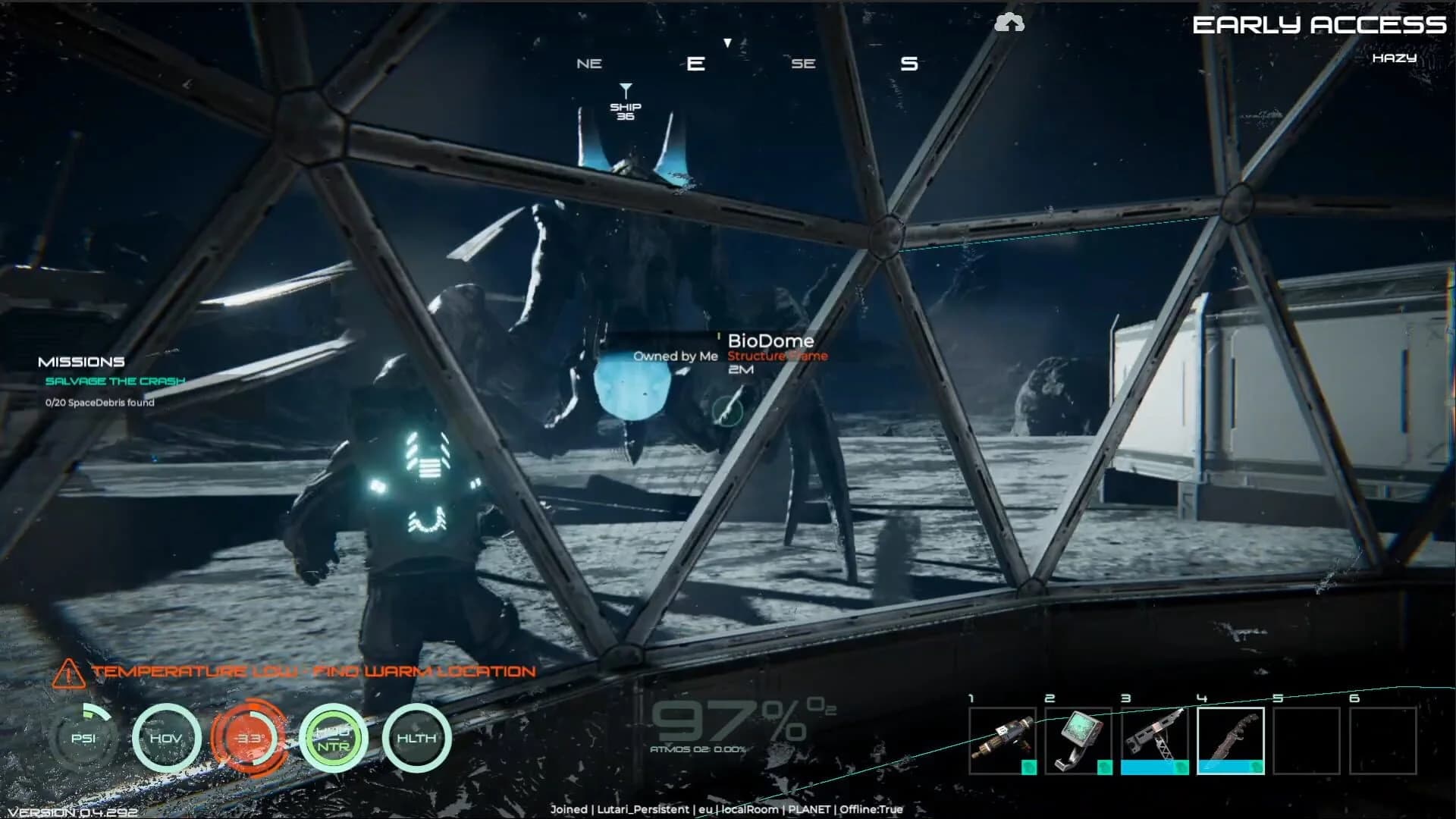Click the HOV hover gauge
The width and height of the screenshot is (1456, 819).
click(x=168, y=737)
